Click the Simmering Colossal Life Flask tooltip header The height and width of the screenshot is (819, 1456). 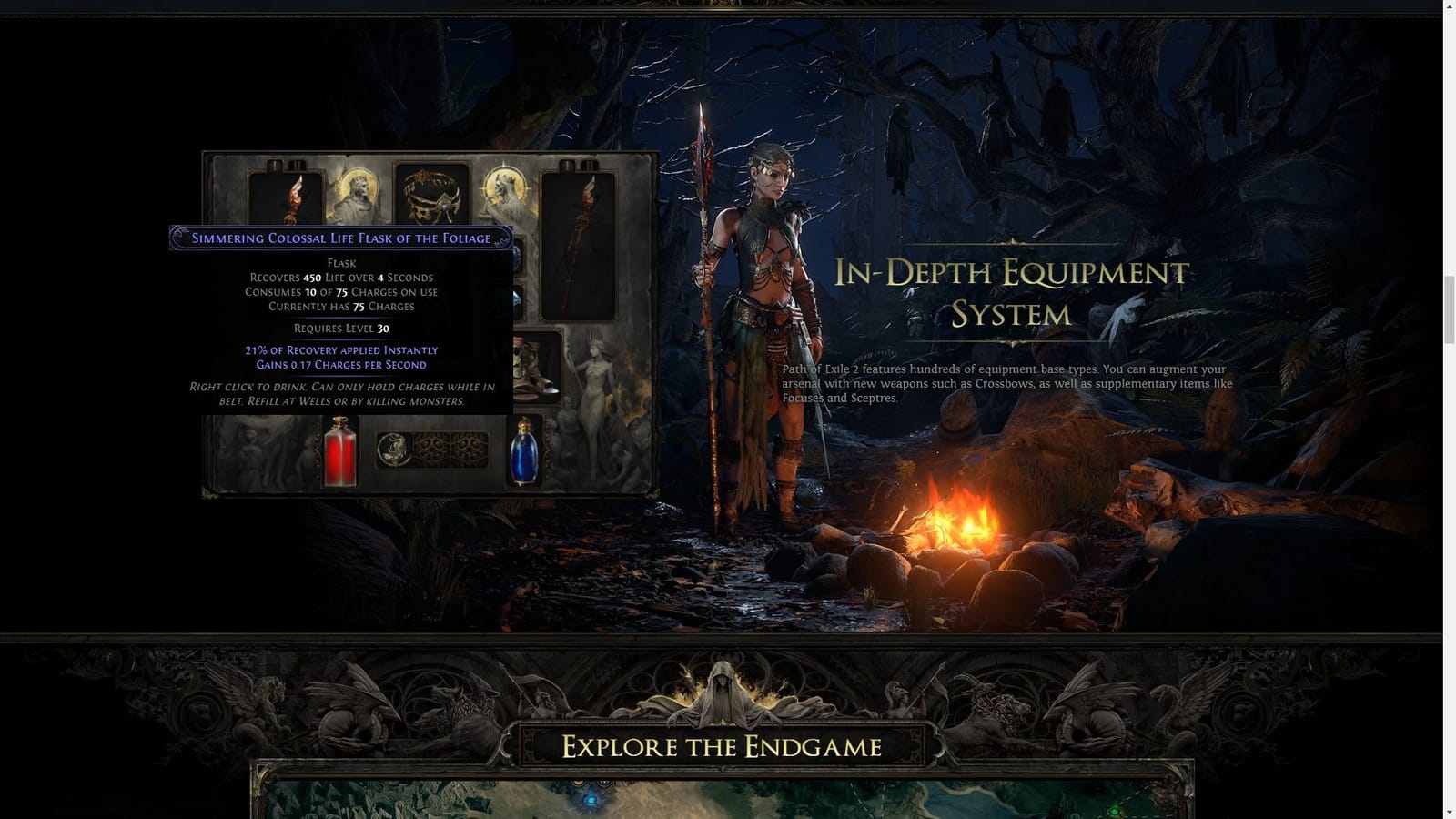click(x=339, y=238)
